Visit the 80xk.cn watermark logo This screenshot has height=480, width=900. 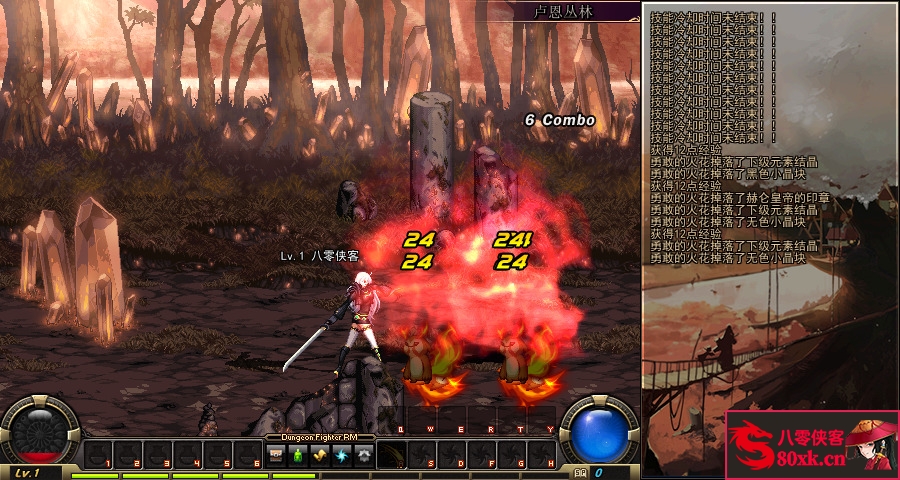click(812, 444)
